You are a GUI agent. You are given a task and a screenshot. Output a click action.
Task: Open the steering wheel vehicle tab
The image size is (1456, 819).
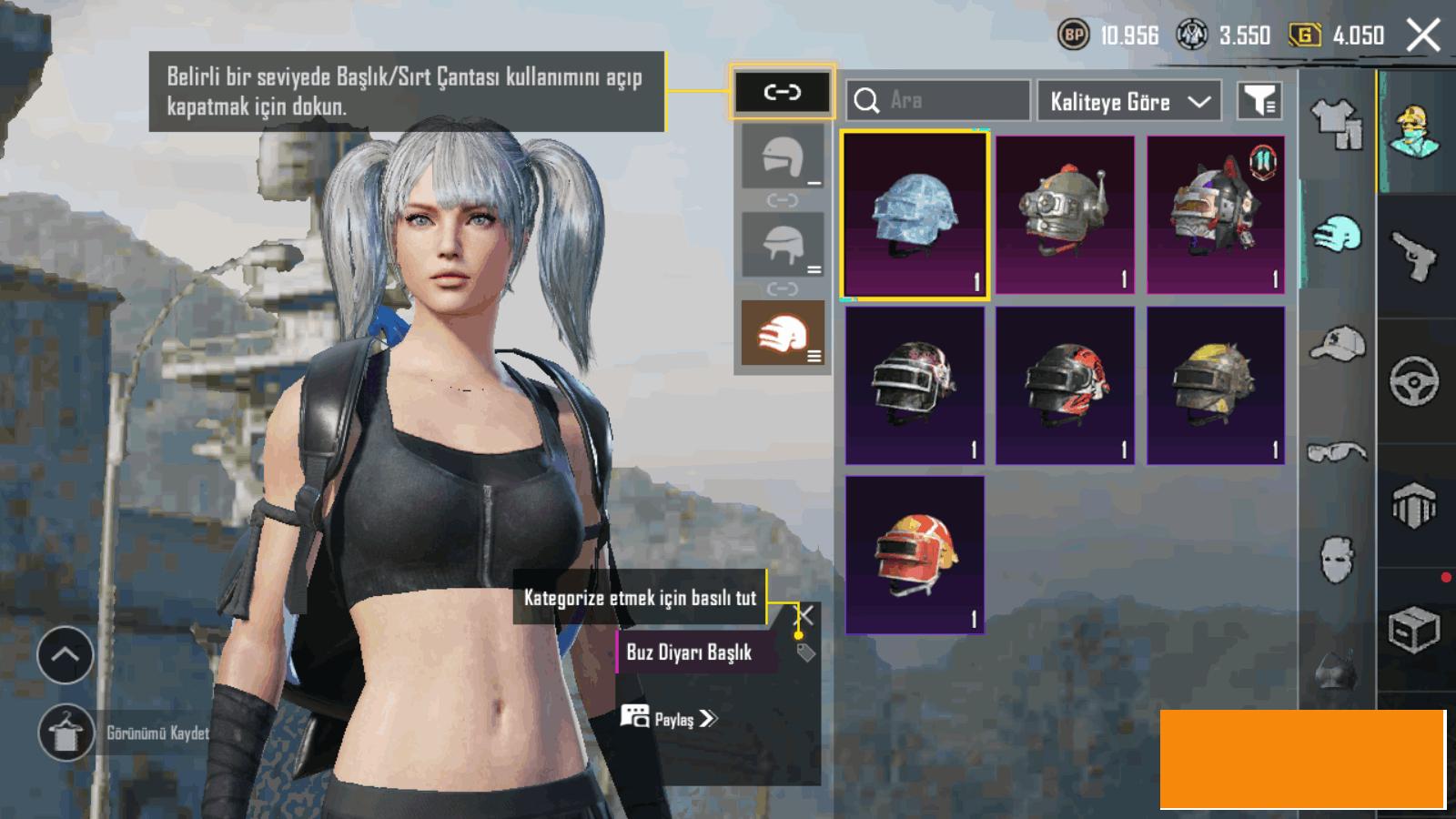click(x=1415, y=380)
